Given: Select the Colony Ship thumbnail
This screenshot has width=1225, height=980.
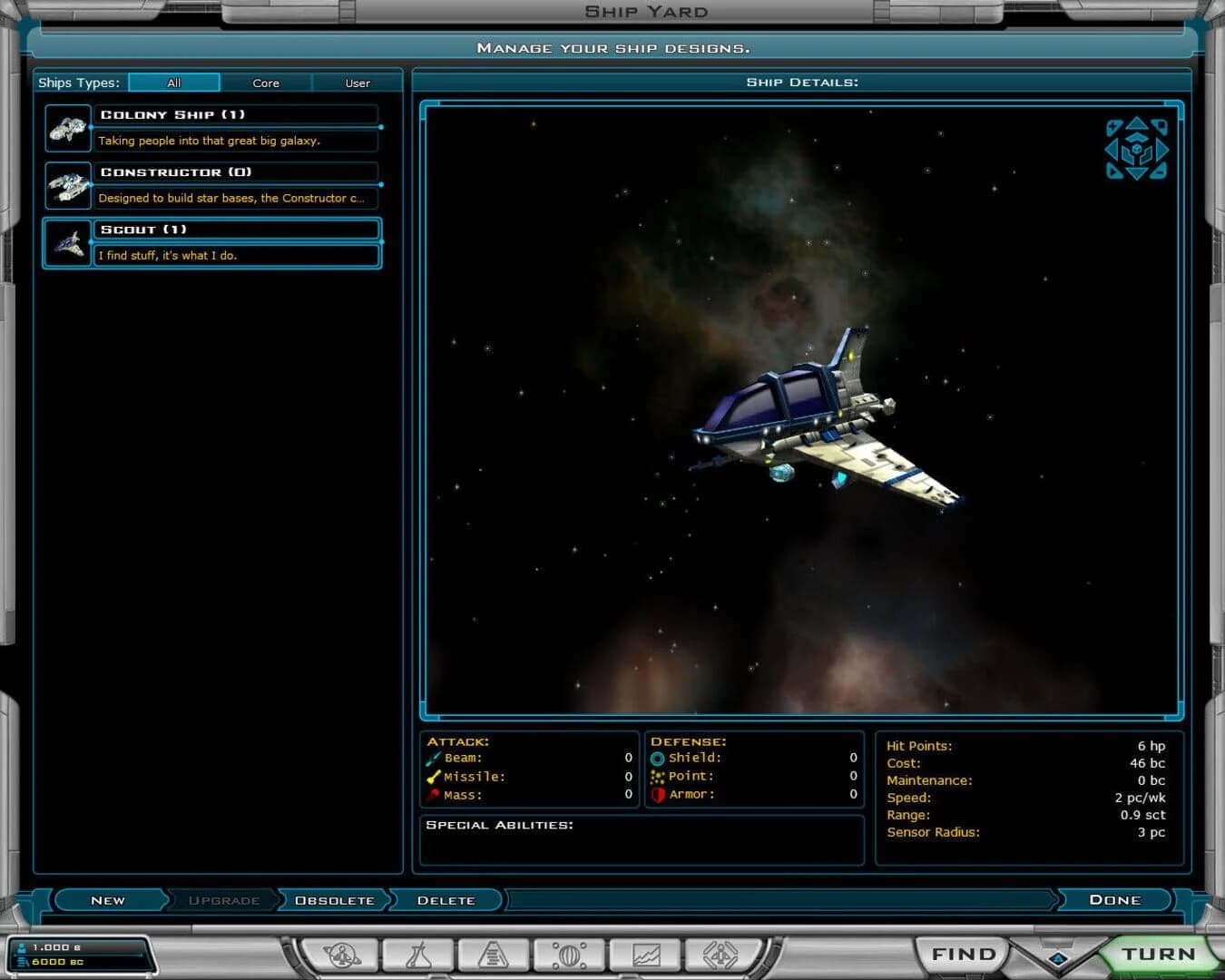Looking at the screenshot, I should [67, 127].
